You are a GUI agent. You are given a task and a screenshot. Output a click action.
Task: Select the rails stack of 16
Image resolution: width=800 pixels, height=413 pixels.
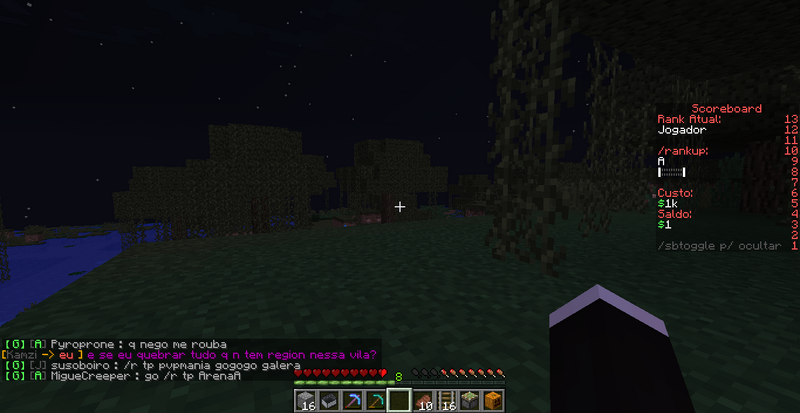[x=446, y=400]
